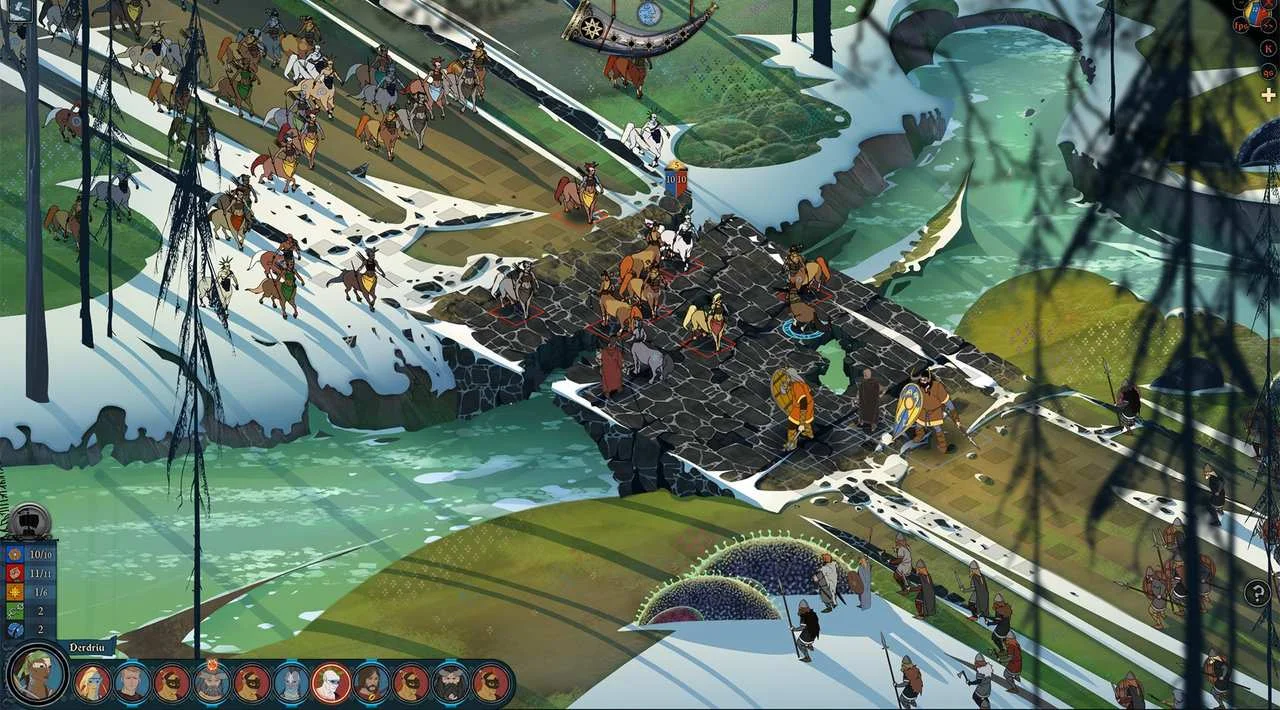Open the question mark help button
Screen dimensions: 1280x710
pyautogui.click(x=1257, y=592)
